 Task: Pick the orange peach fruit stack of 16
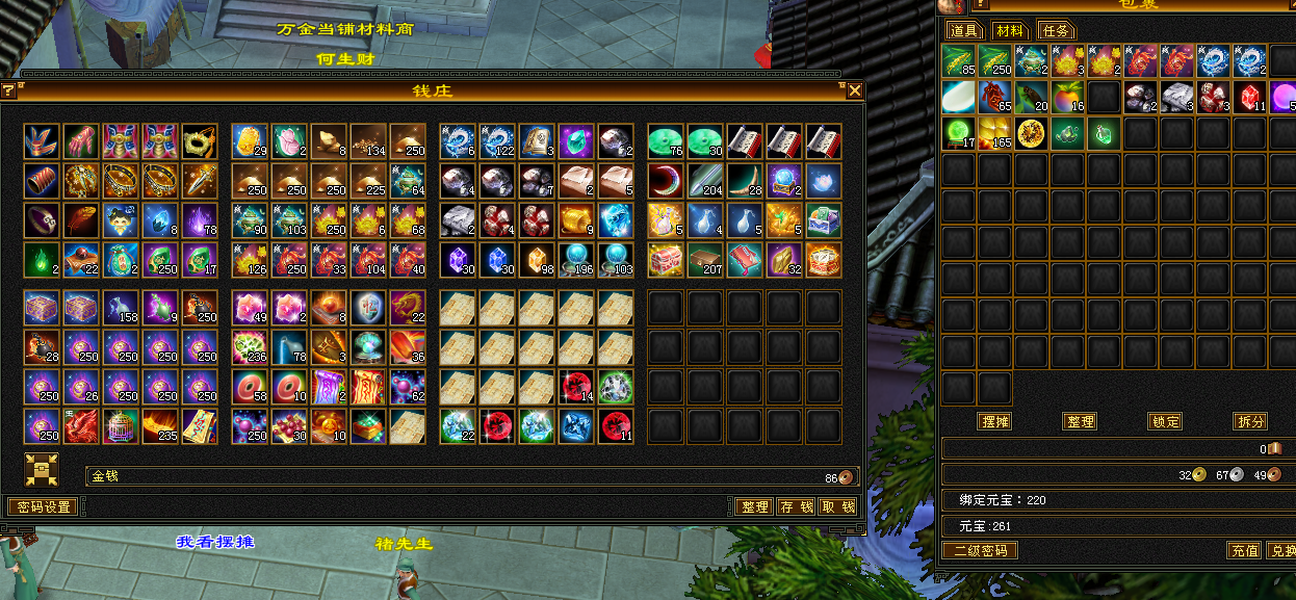[1068, 97]
